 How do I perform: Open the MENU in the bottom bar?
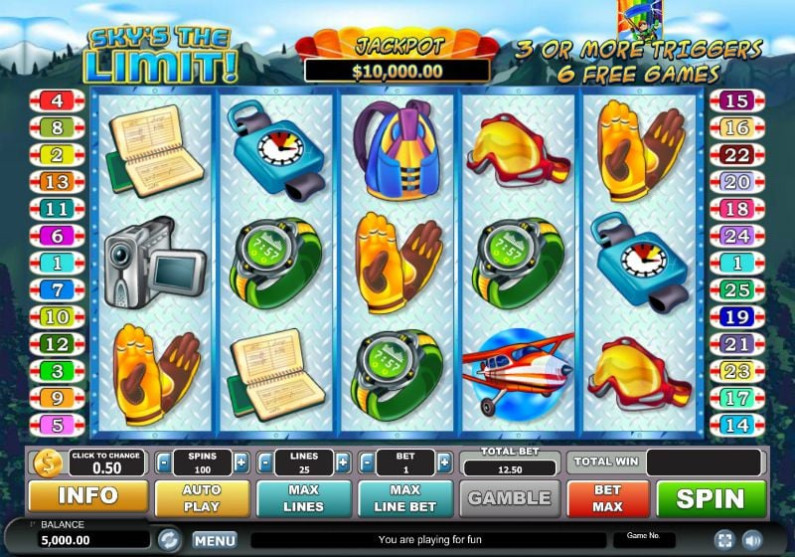click(x=214, y=540)
